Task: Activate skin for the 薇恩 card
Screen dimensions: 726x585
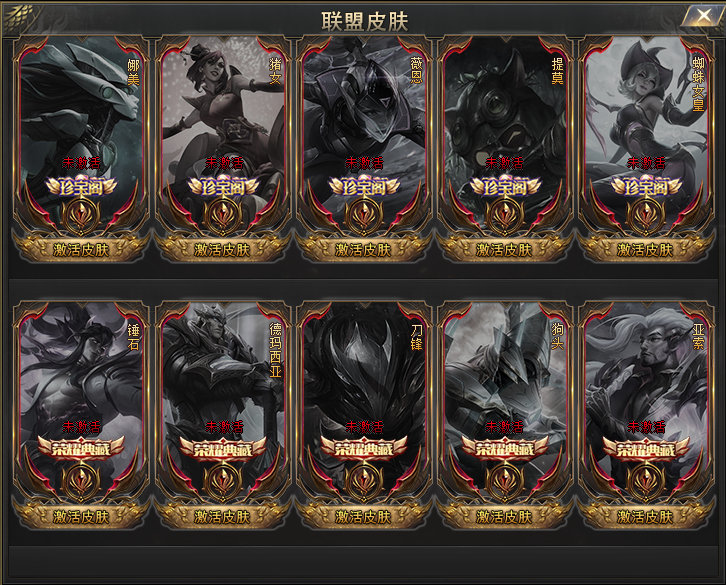Action: (x=363, y=250)
